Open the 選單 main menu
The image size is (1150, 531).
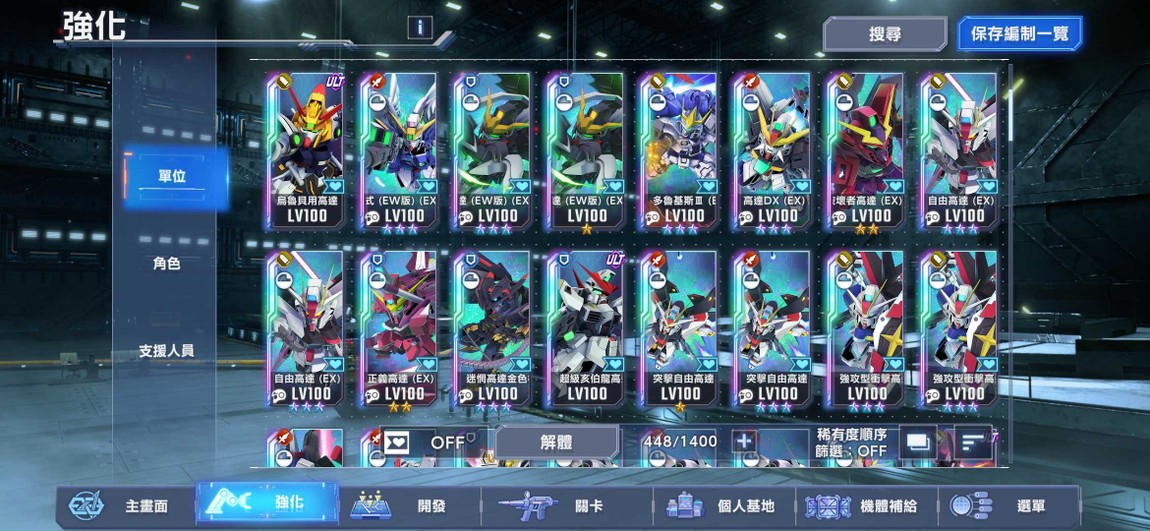click(1010, 506)
